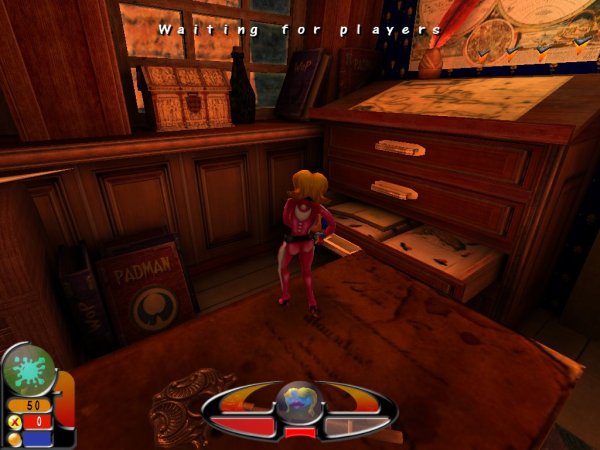Click the player head portrait in the HUD
Image resolution: width=600 pixels, height=450 pixels.
click(x=299, y=402)
